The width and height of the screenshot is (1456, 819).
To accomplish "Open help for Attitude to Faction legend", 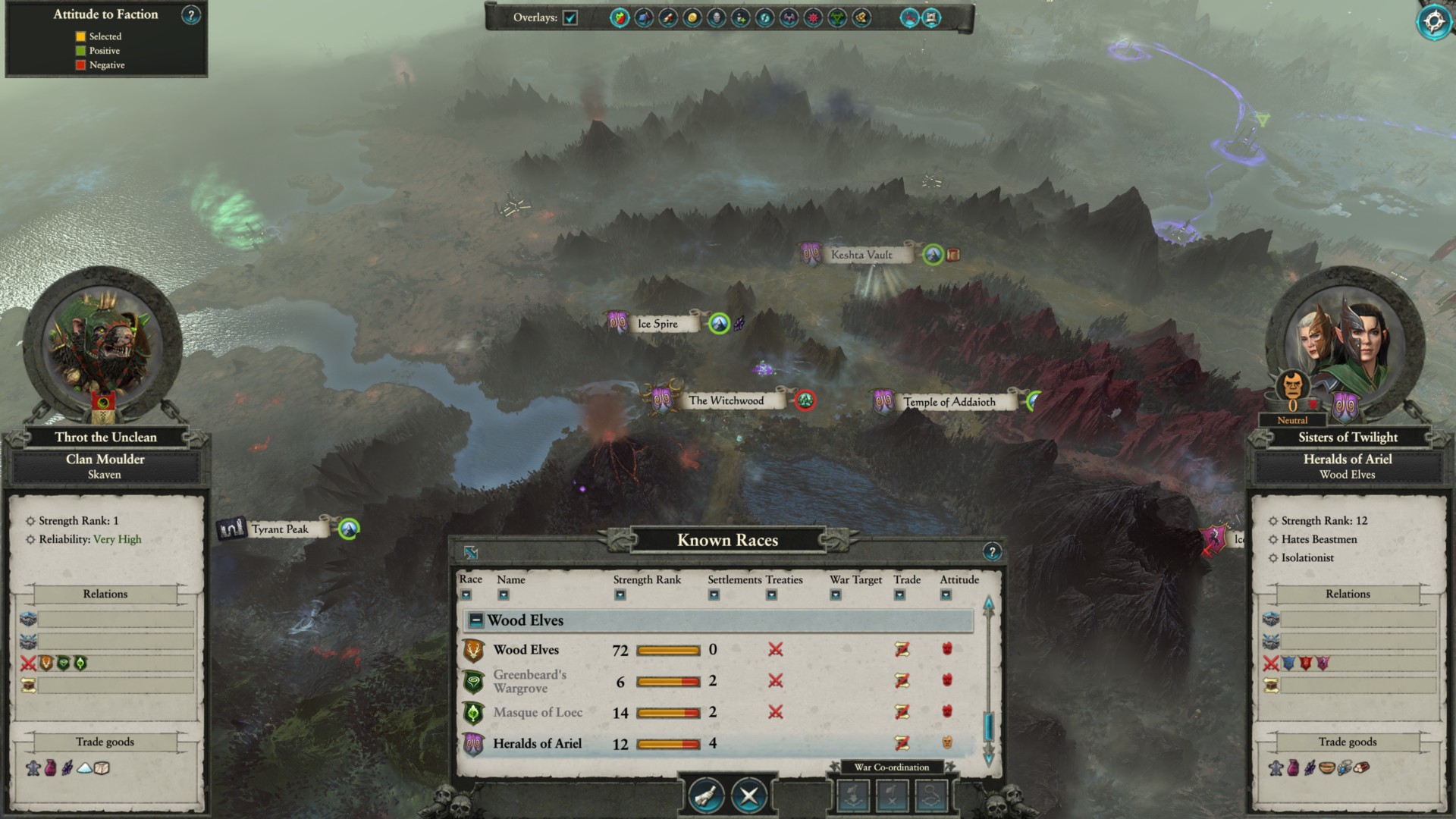I will [x=191, y=14].
